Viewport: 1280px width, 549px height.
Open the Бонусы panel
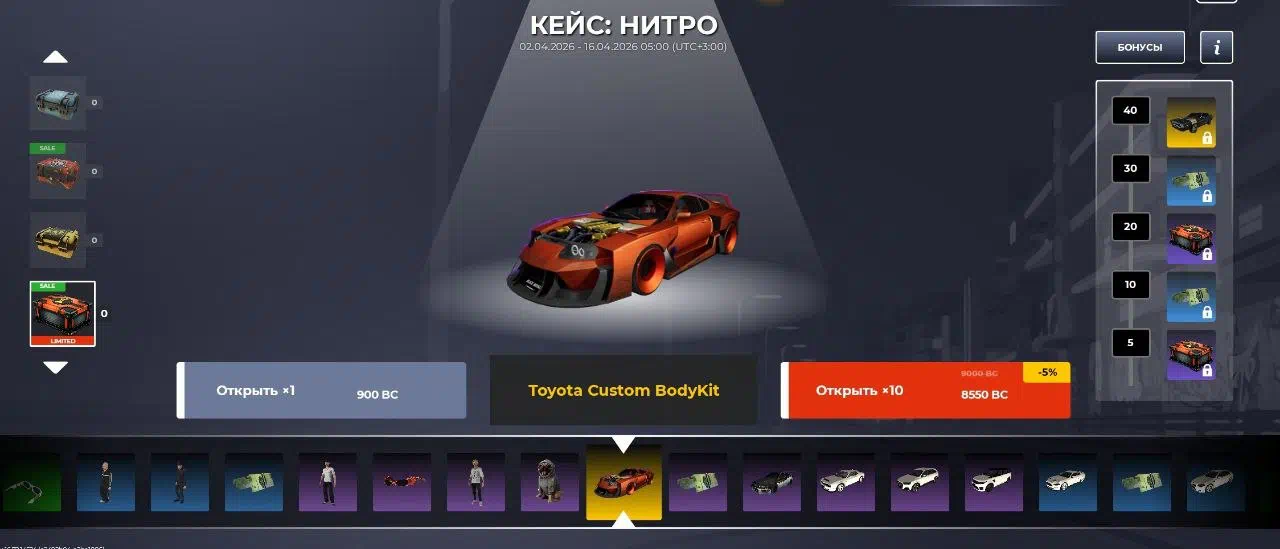1139,47
